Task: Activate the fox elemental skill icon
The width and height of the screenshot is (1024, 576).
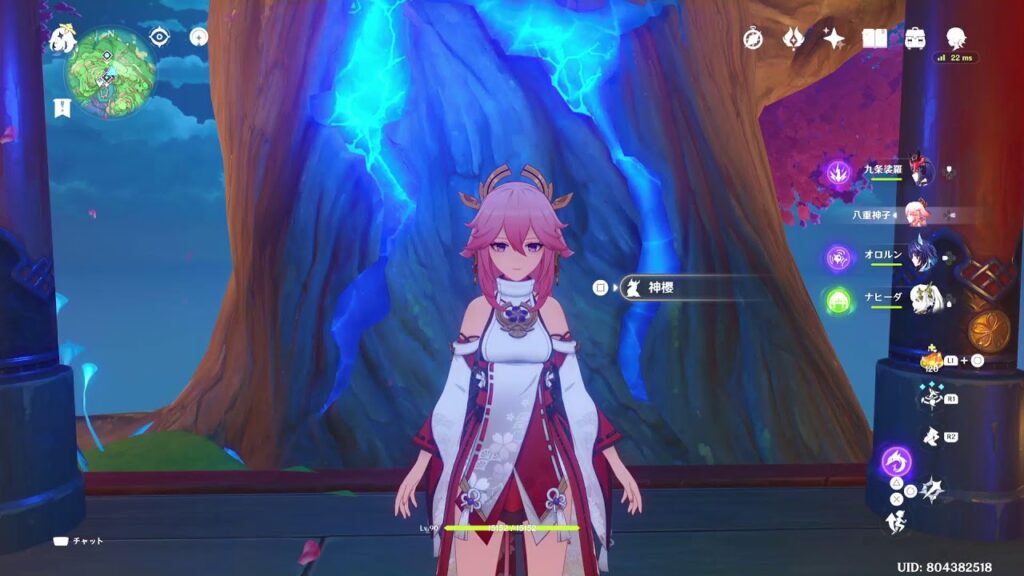Action: tap(930, 397)
